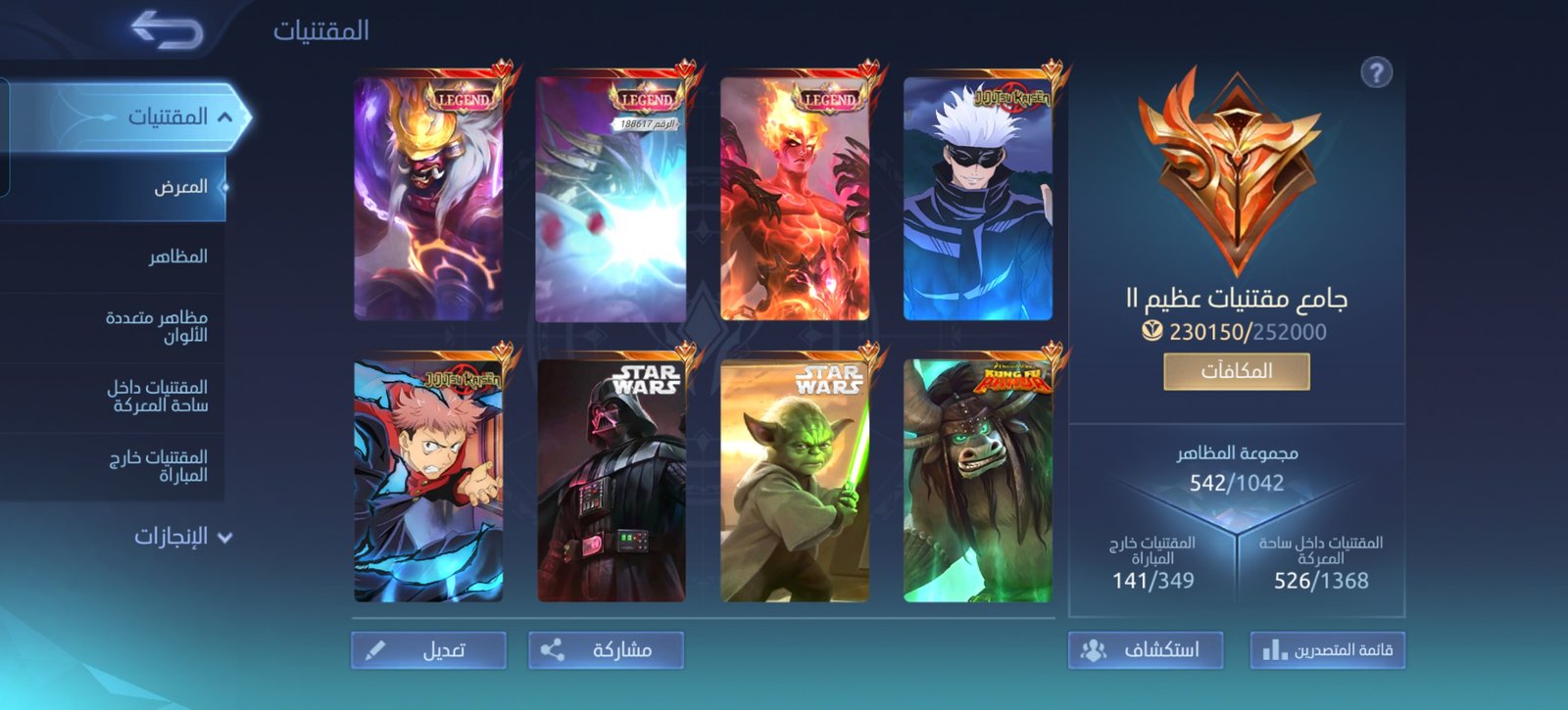The image size is (1568, 710).
Task: Select the pink-haired Jujutsu Kaisen skin card
Action: pos(429,481)
